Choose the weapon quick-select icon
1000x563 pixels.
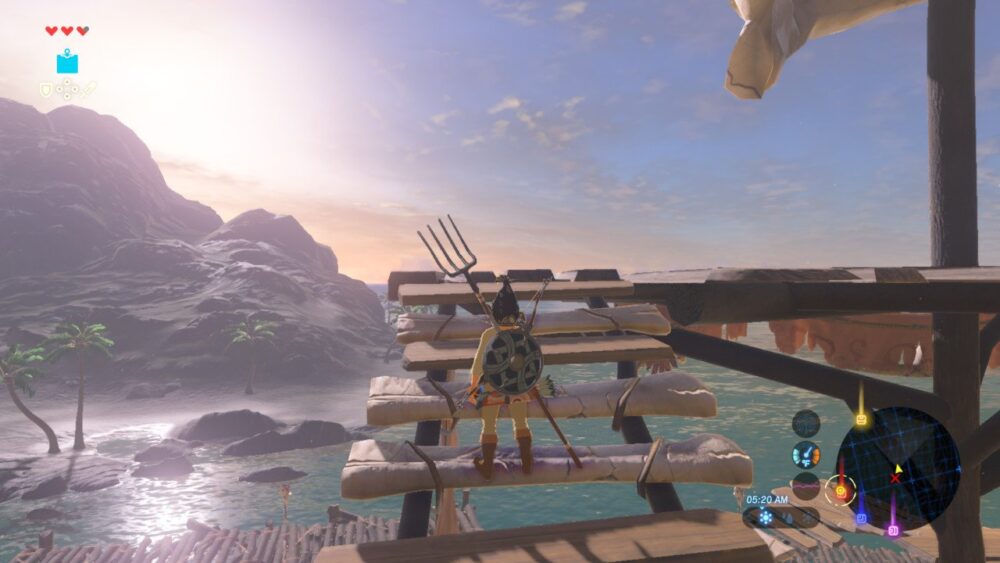pos(89,90)
